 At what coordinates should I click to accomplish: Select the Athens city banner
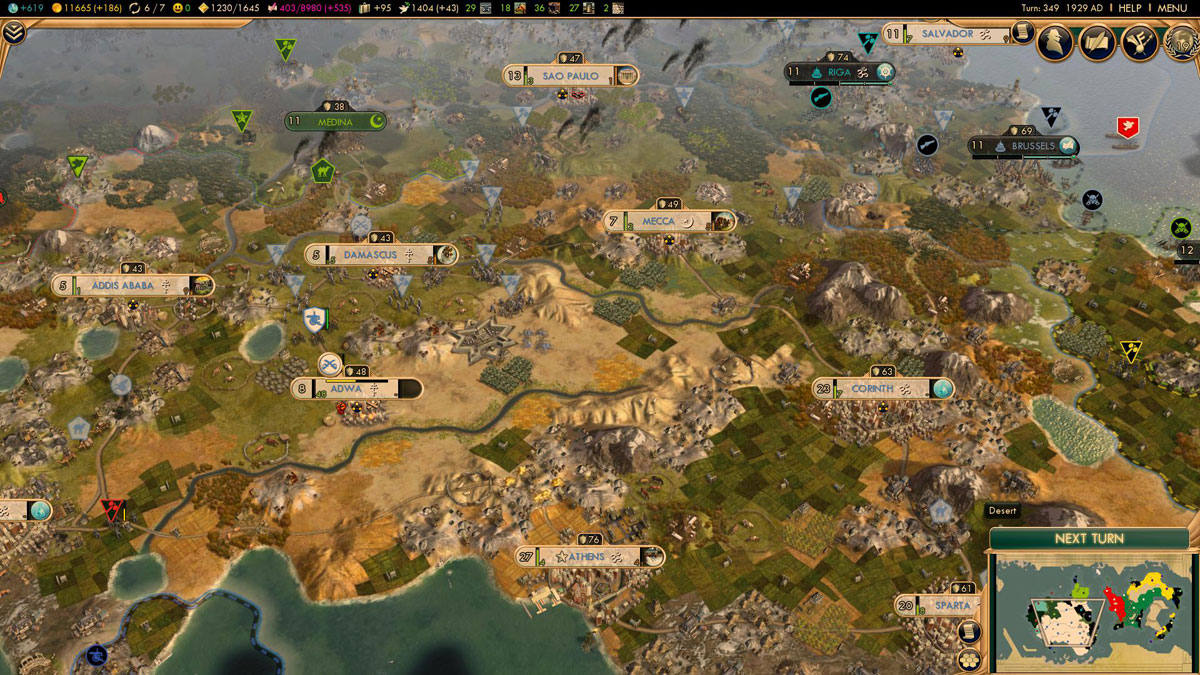pos(590,557)
